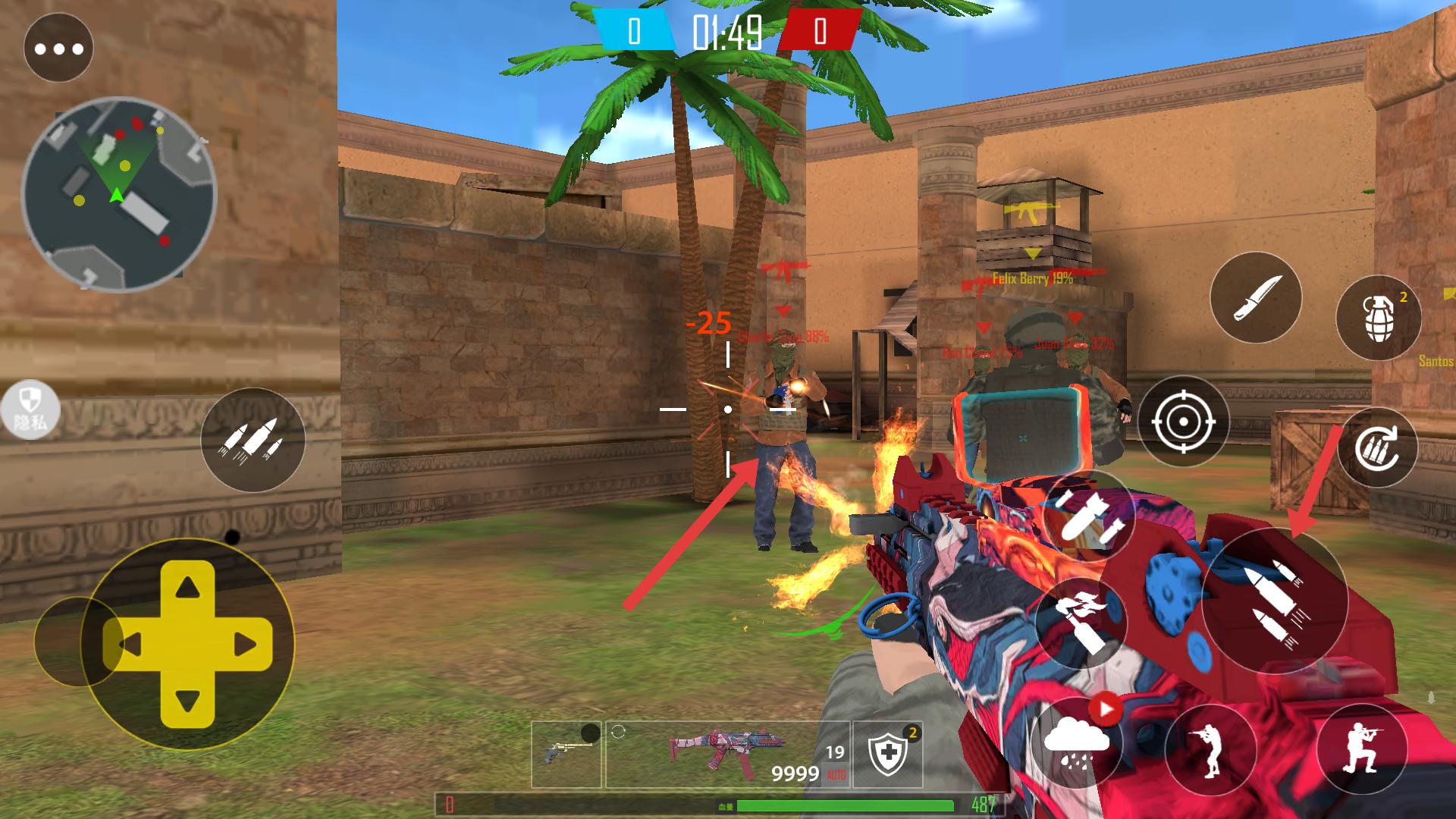Click the circular minimap
1456x819 pixels.
coord(119,194)
